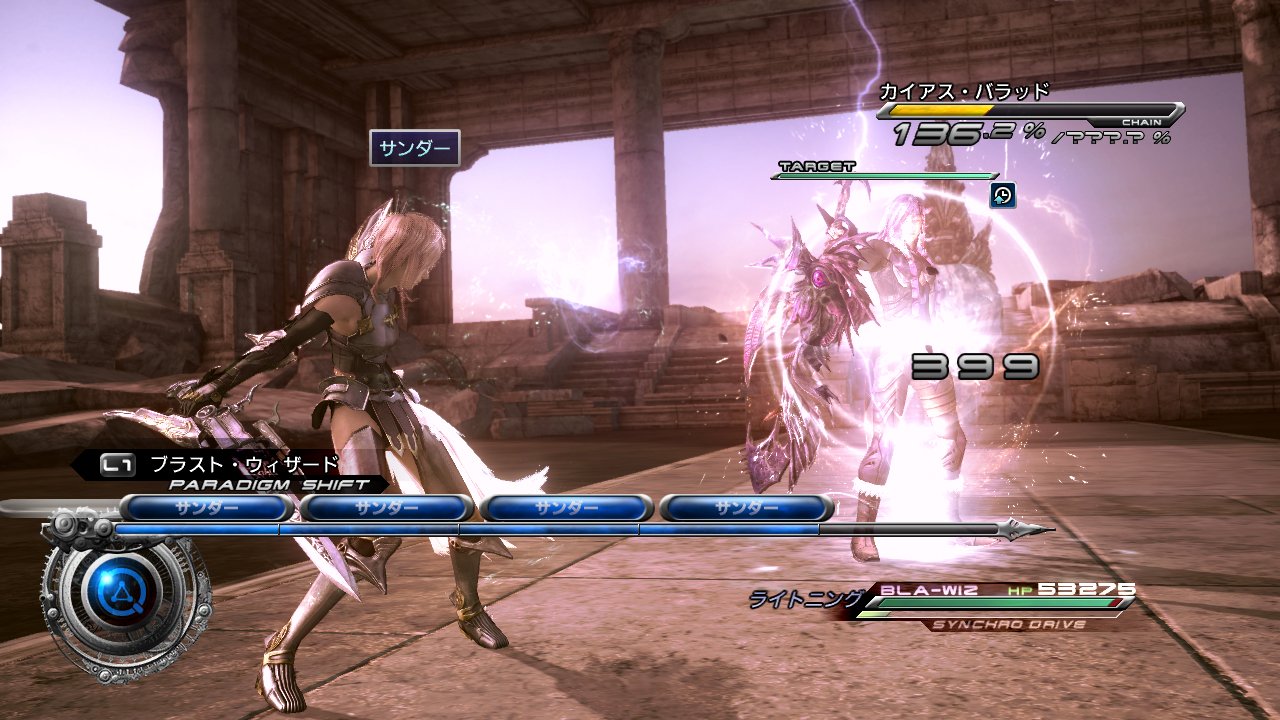This screenshot has width=1280, height=720.
Task: Select the clock status icon under TARGET
Action: pyautogui.click(x=1003, y=195)
